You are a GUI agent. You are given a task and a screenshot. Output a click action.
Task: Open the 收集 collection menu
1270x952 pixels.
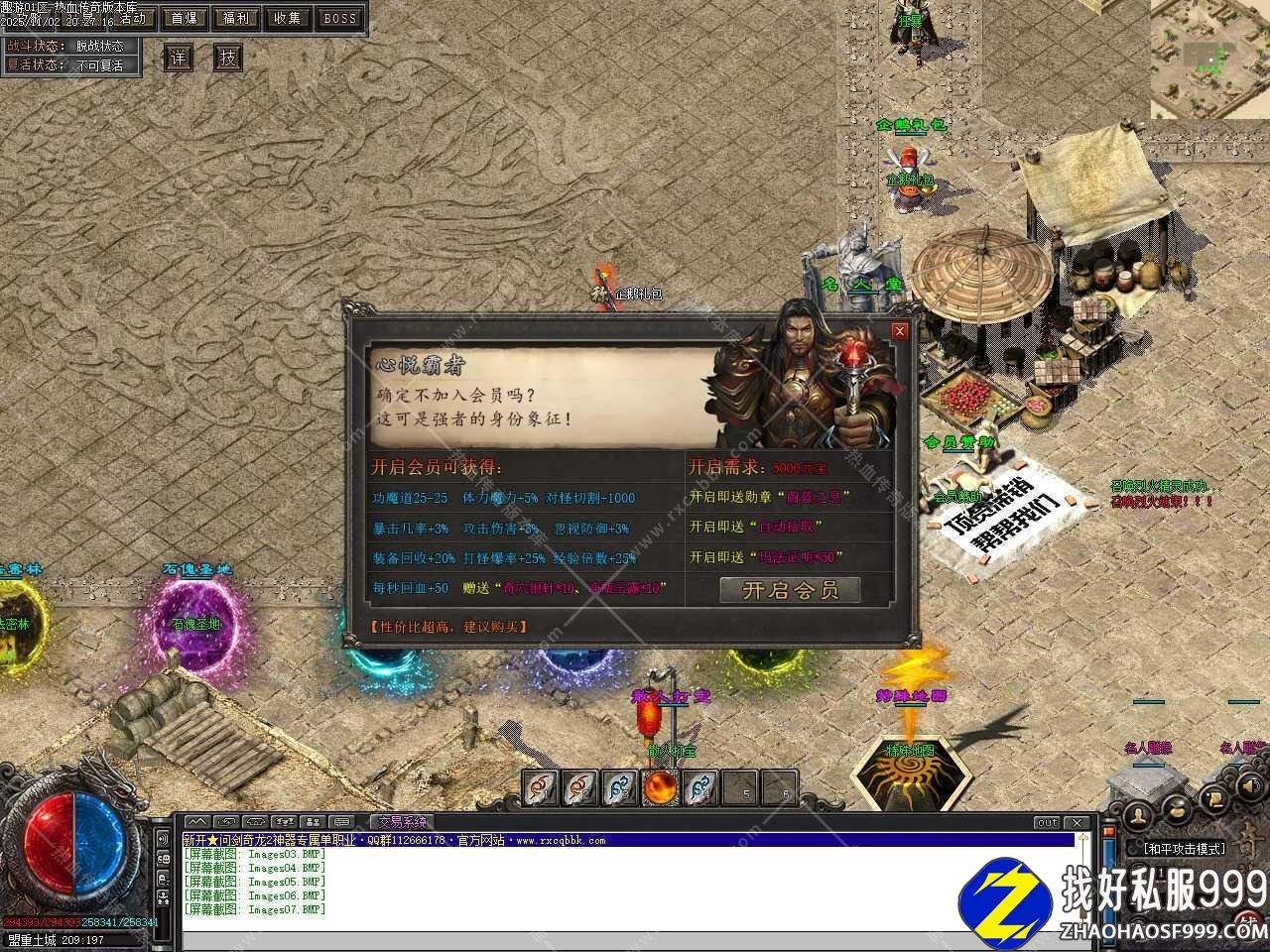[288, 18]
